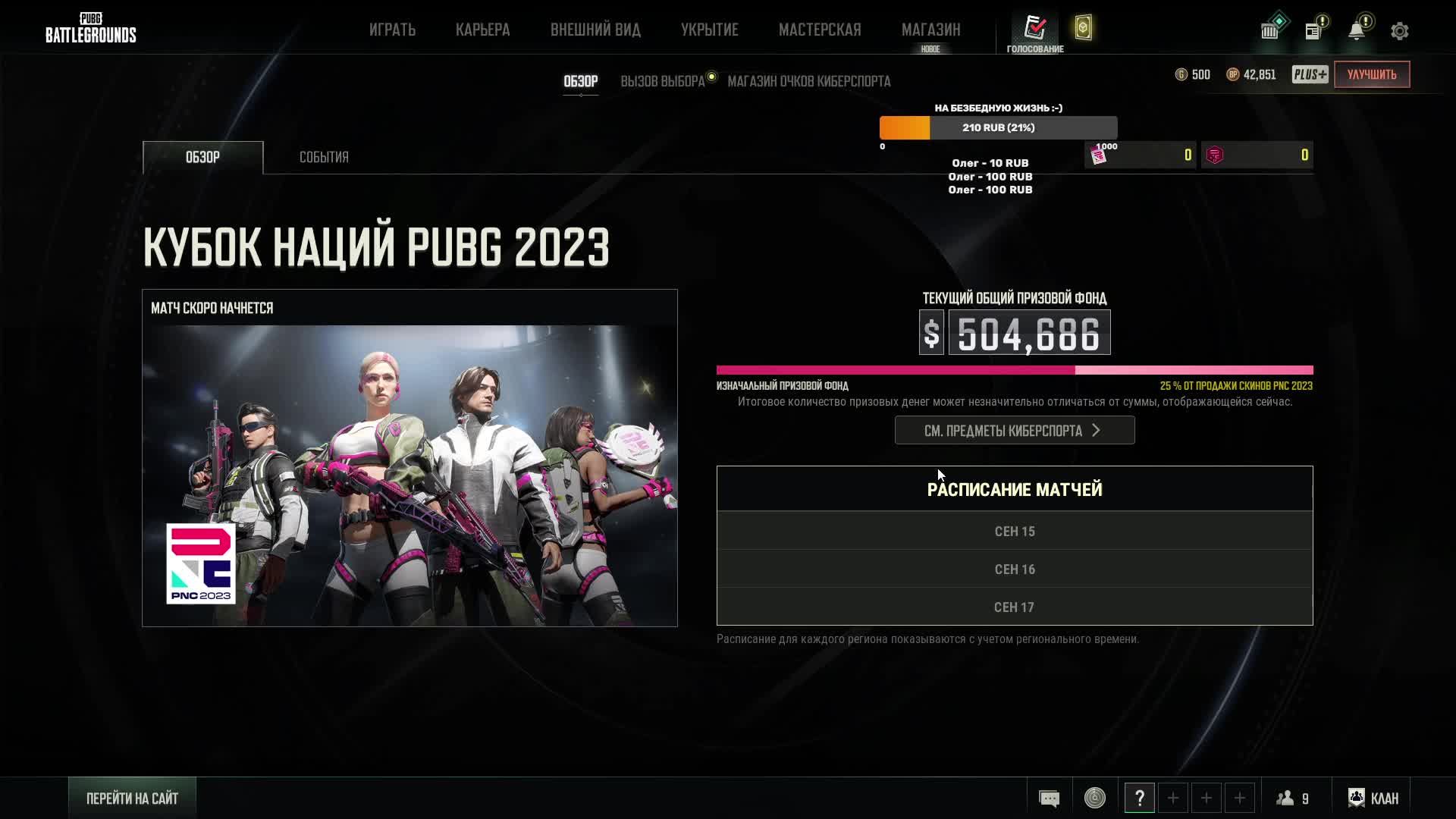
Task: Open ВНЕШНИЙ ВИД customization menu
Action: coord(595,30)
